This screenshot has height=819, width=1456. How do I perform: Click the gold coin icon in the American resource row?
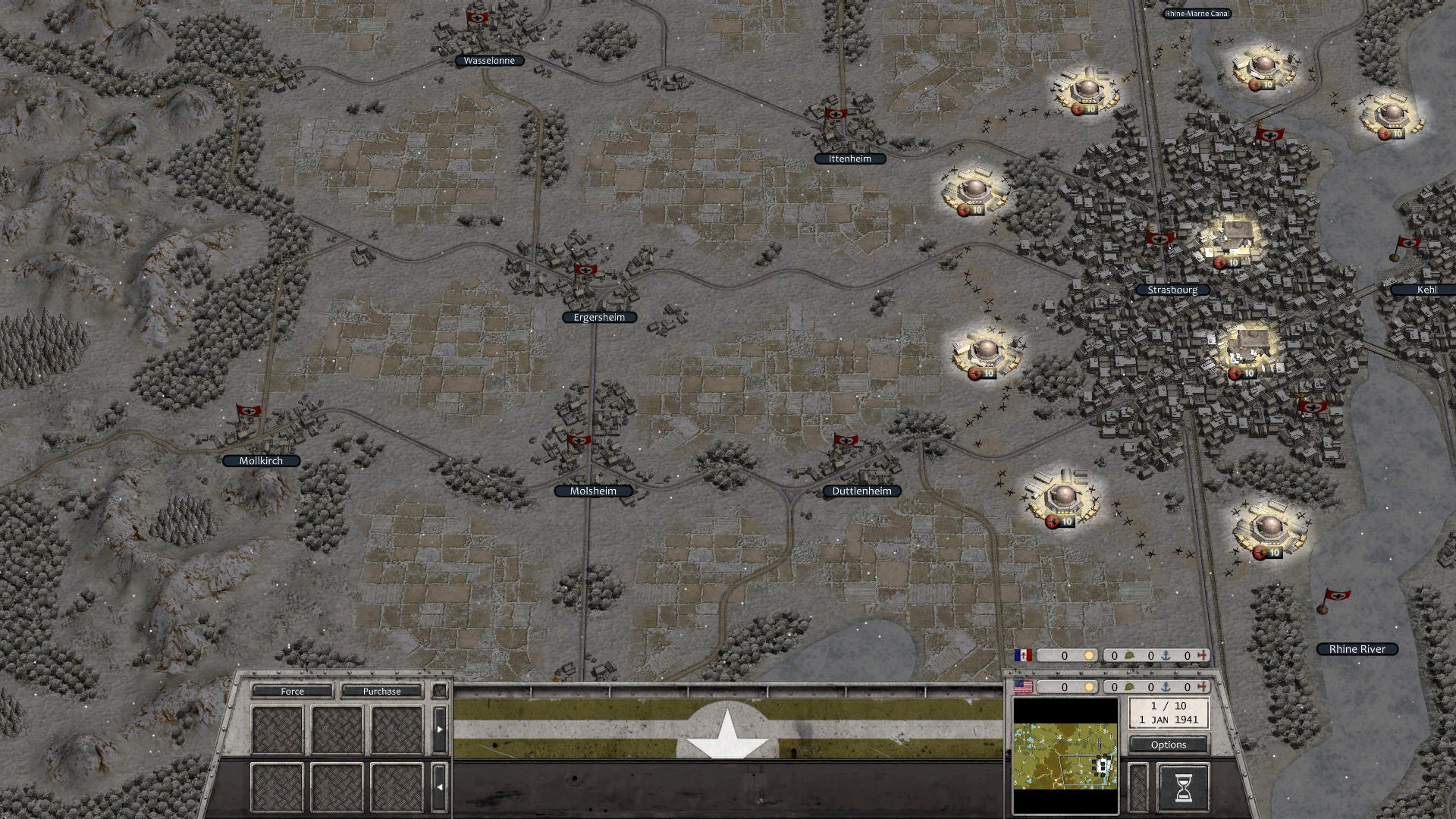click(x=1089, y=687)
